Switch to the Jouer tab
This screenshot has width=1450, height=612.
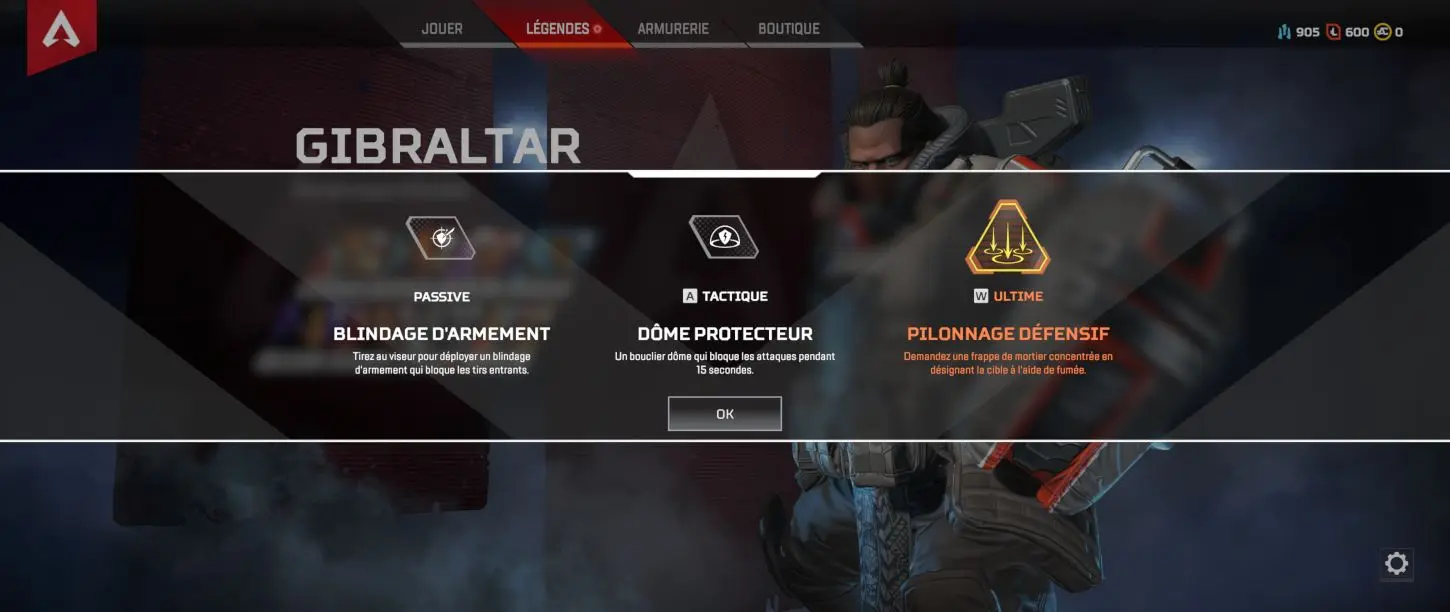click(x=442, y=29)
